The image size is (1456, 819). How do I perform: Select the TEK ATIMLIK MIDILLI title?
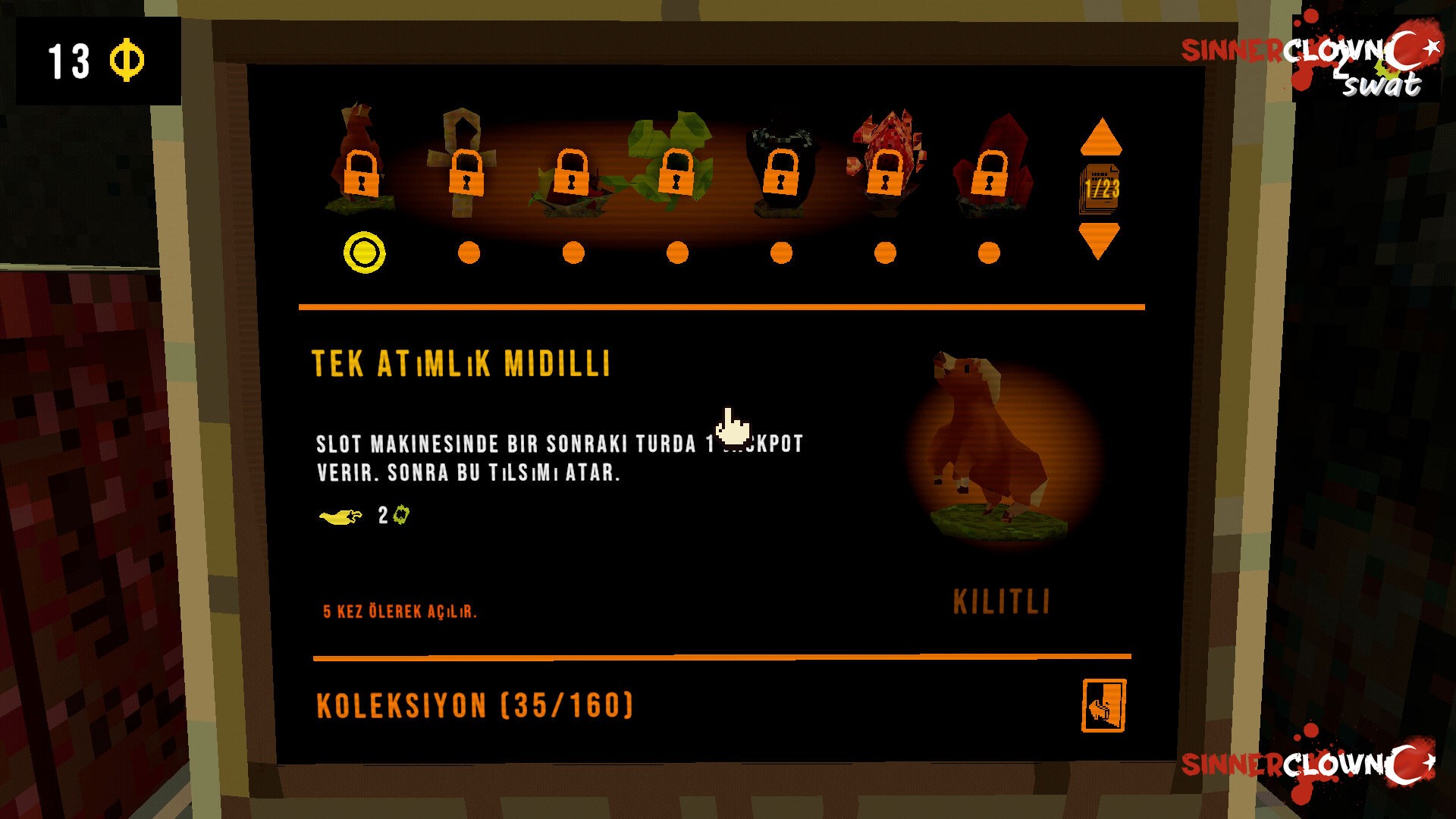pyautogui.click(x=463, y=364)
